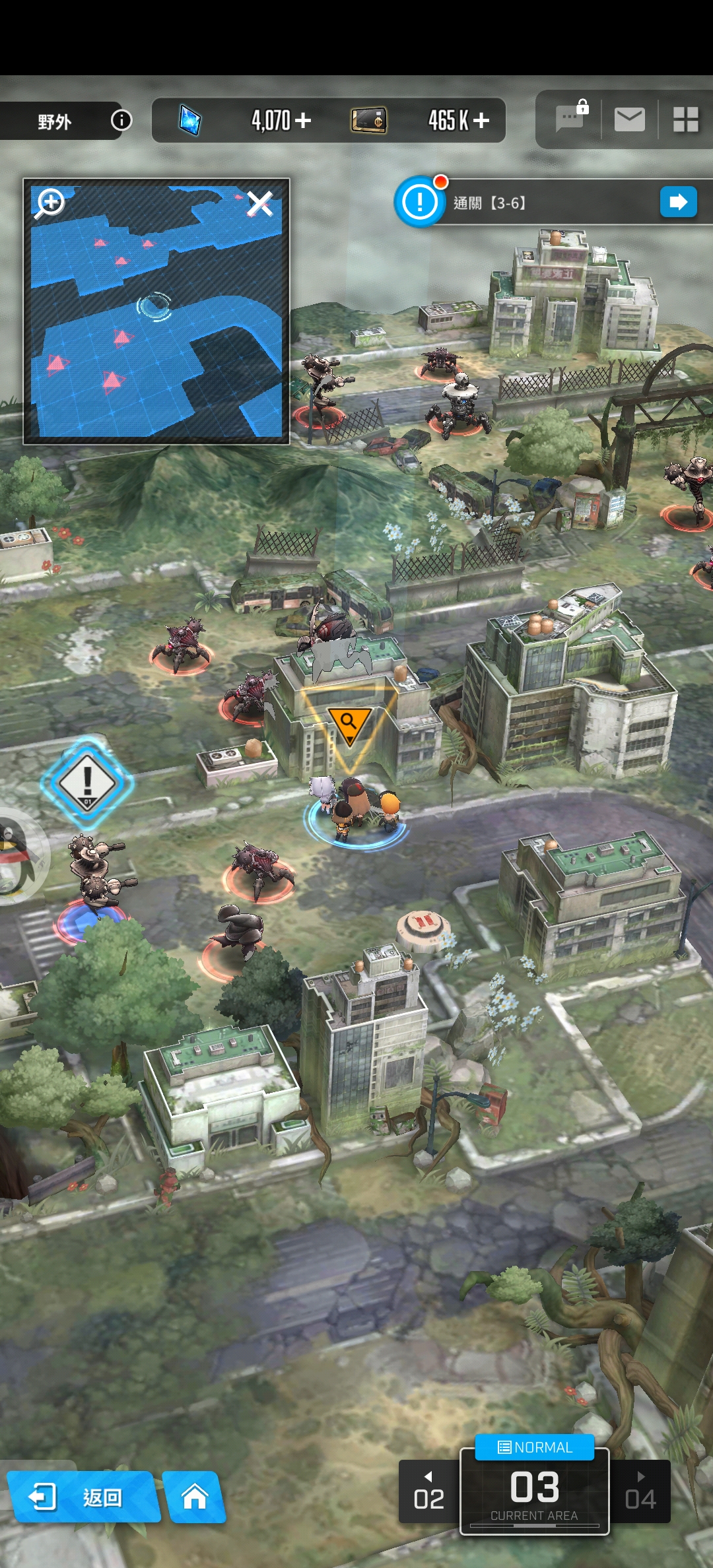Tap the 返回 return button
Viewport: 713px width, 1568px height.
point(83,1497)
